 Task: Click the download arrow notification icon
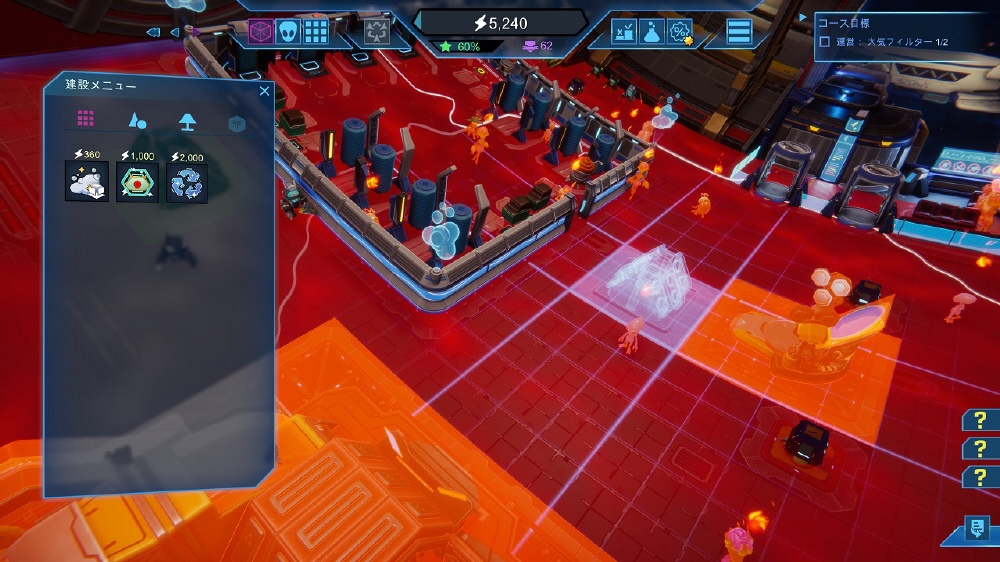(x=976, y=530)
